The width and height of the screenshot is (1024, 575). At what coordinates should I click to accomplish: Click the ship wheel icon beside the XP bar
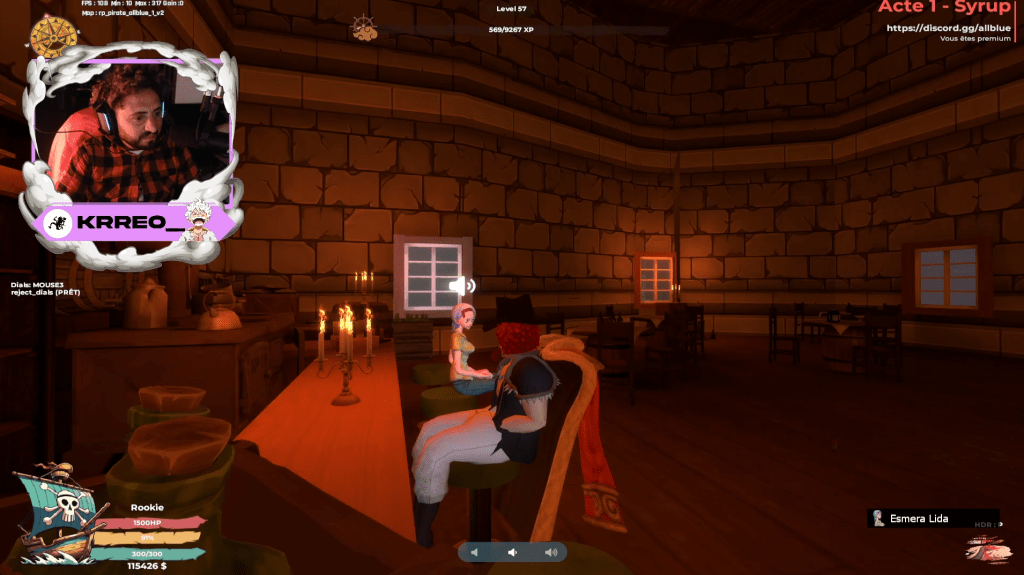click(x=364, y=29)
